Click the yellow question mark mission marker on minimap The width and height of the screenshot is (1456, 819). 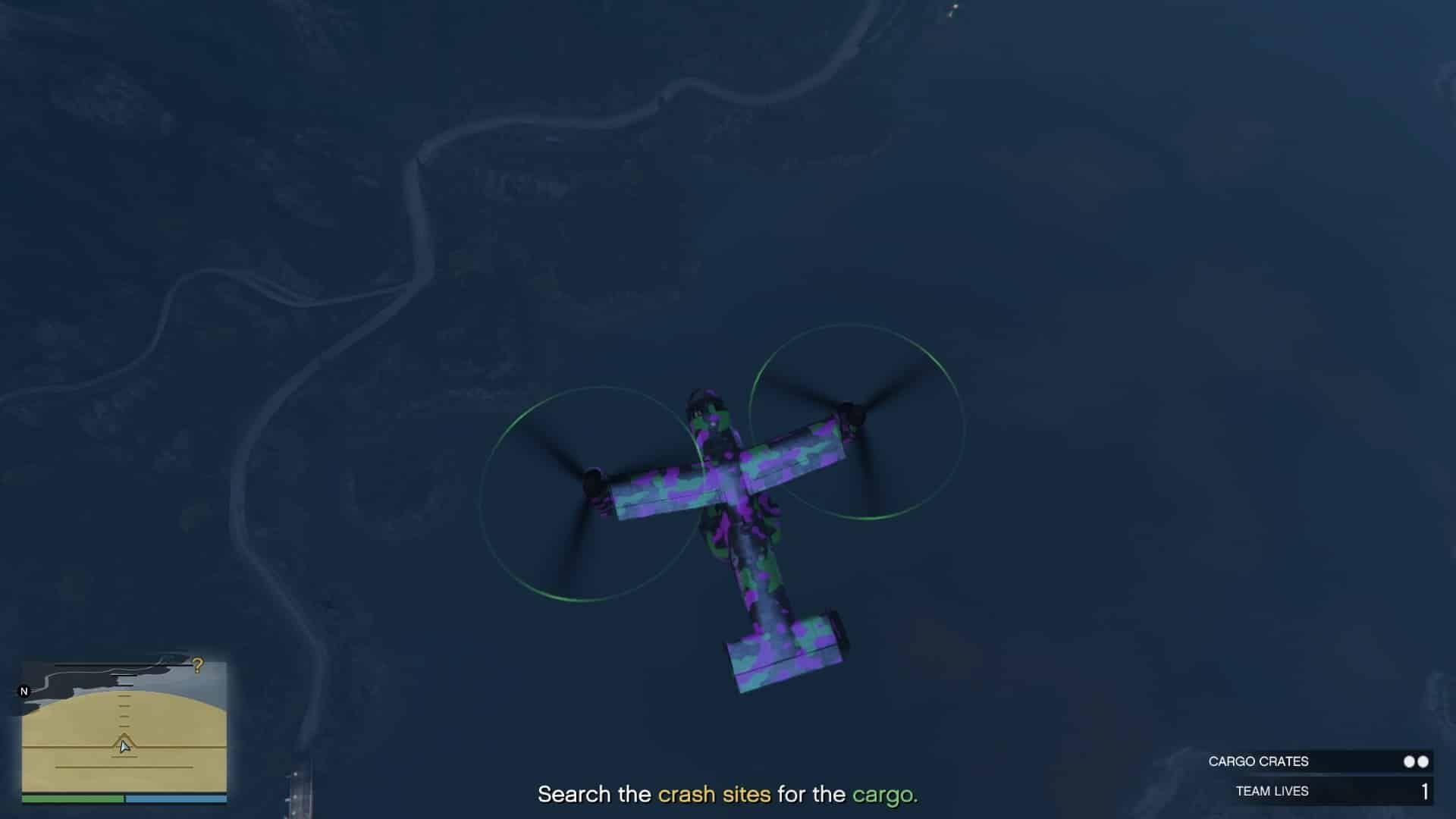point(197,666)
